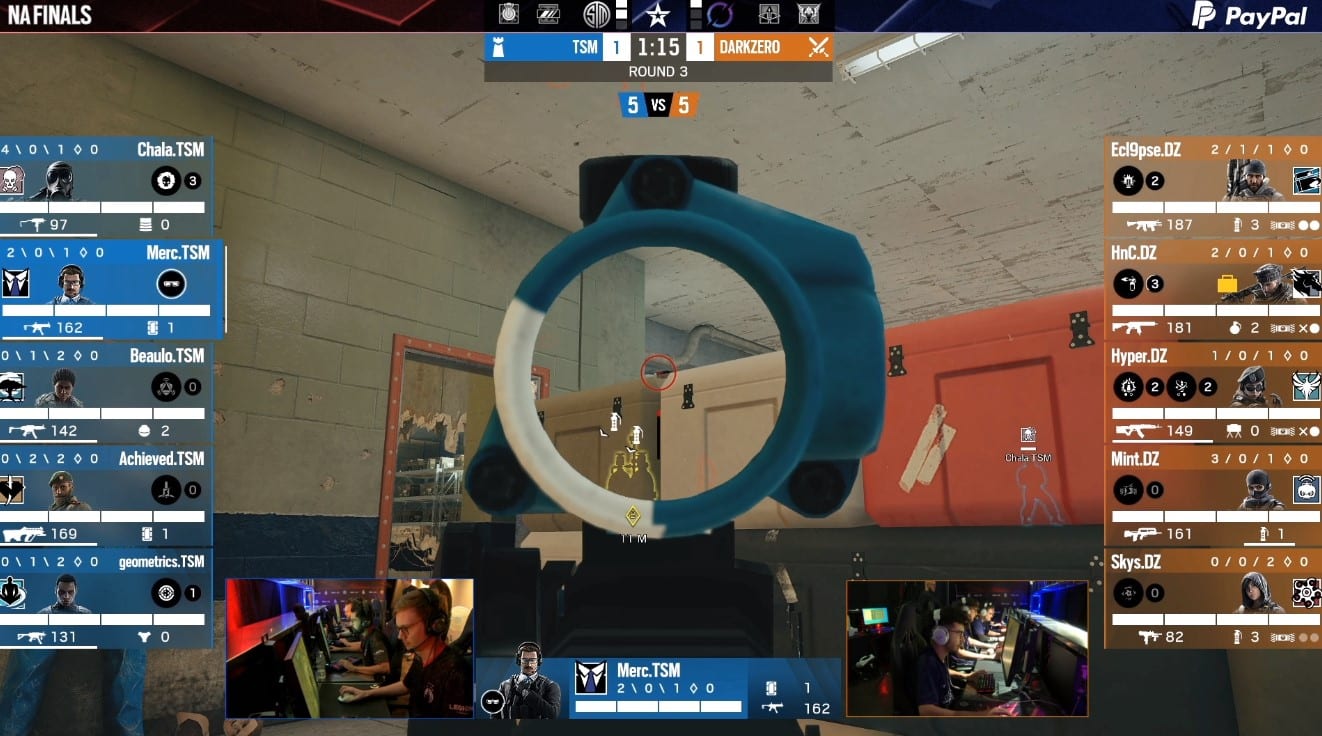Image resolution: width=1322 pixels, height=736 pixels.
Task: Open the TSM player webcam feed
Action: [x=349, y=647]
